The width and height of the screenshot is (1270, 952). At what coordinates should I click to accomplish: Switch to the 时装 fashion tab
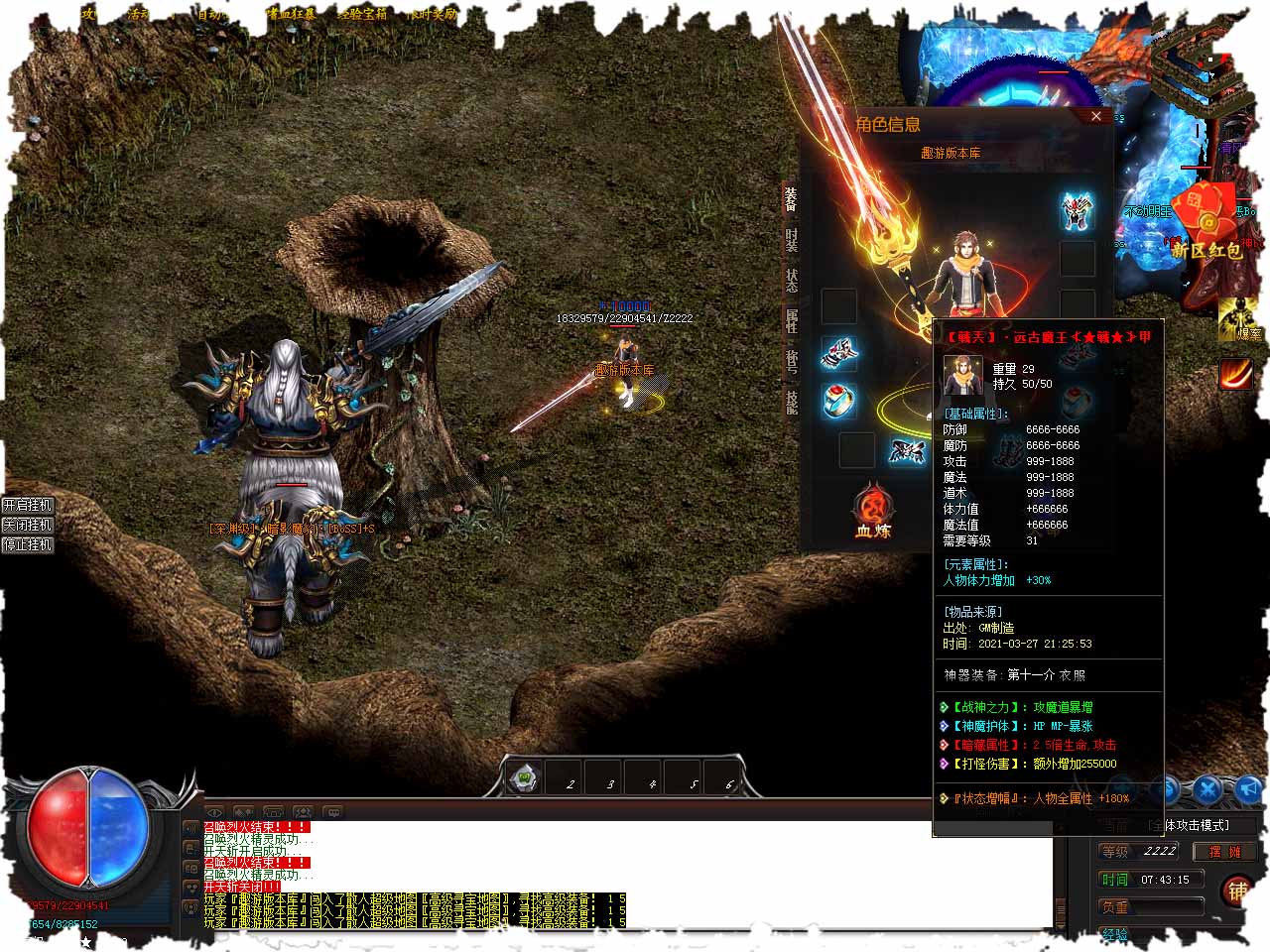pos(791,239)
